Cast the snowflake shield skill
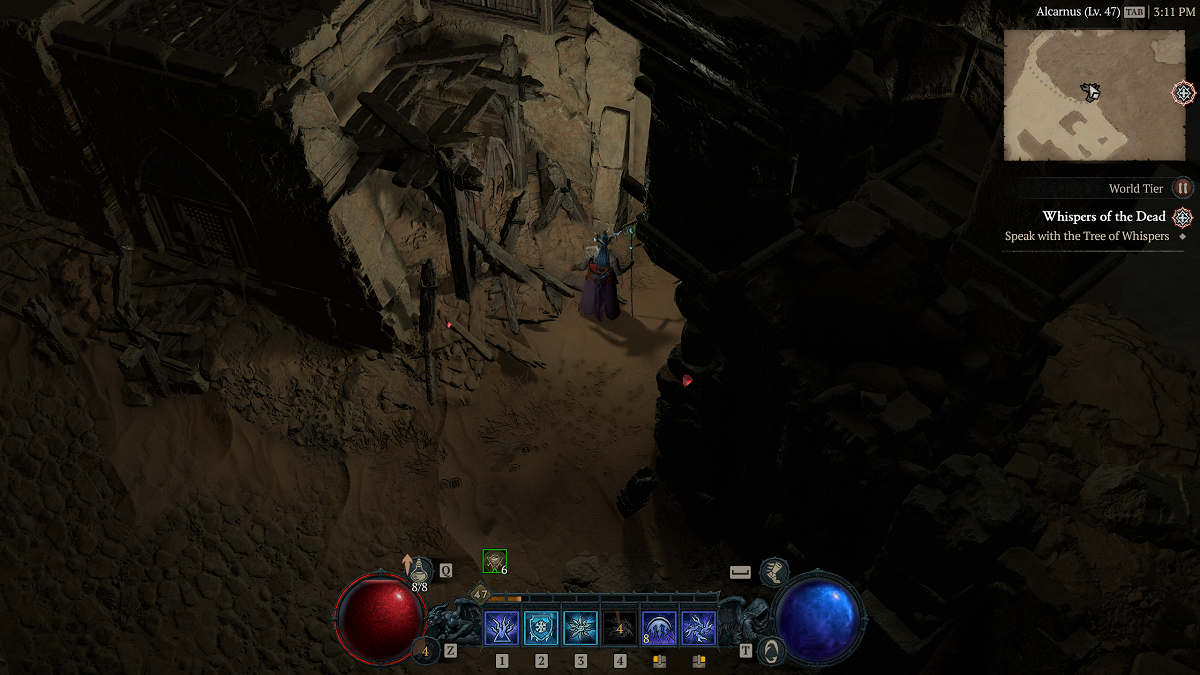Screen dimensions: 1200x675 541,629
